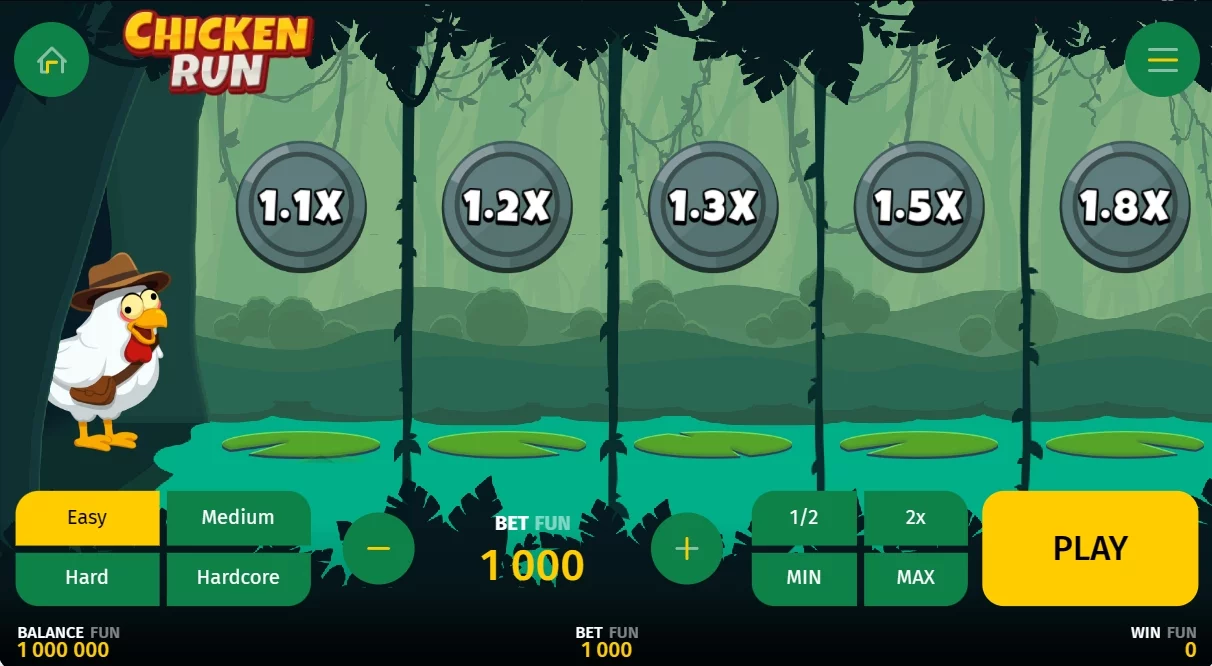Set difficulty to Hardcore
Screen dimensions: 1212x666
[238, 578]
